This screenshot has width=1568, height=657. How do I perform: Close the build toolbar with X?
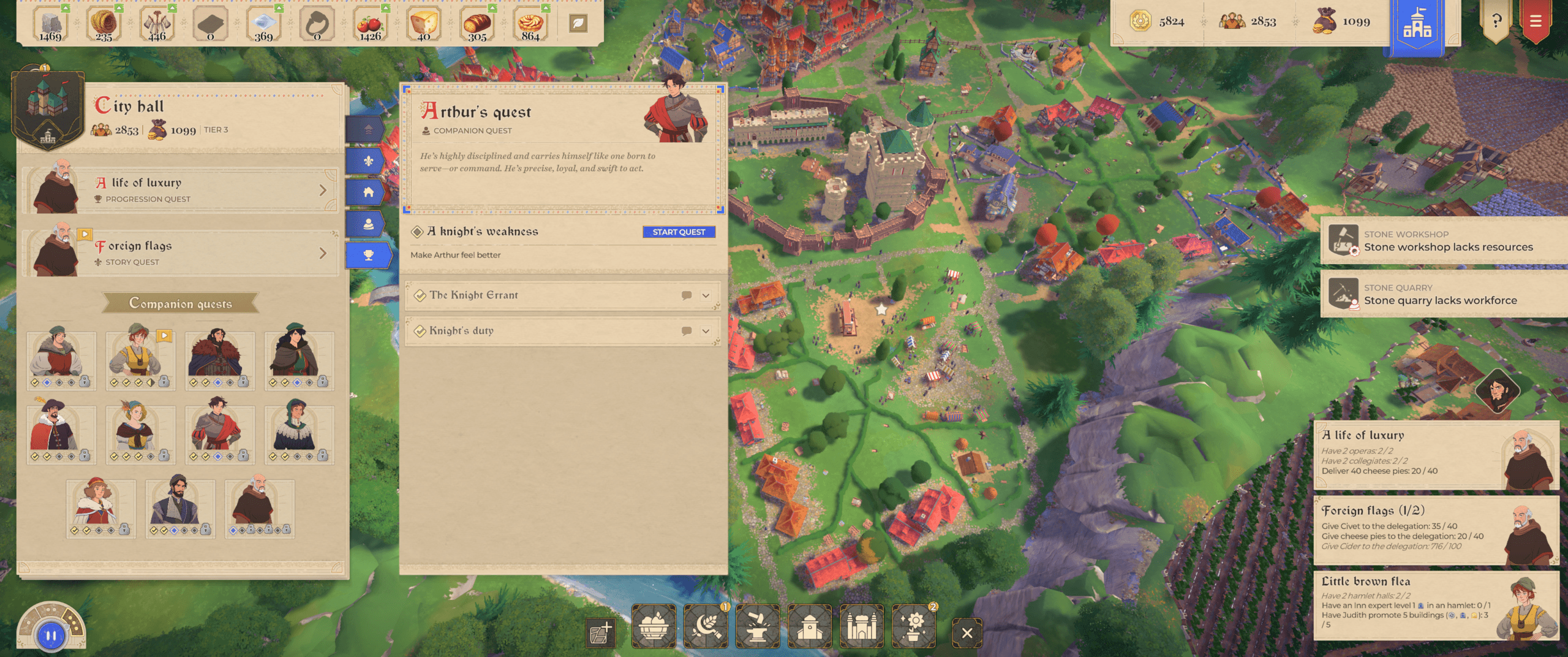click(967, 632)
